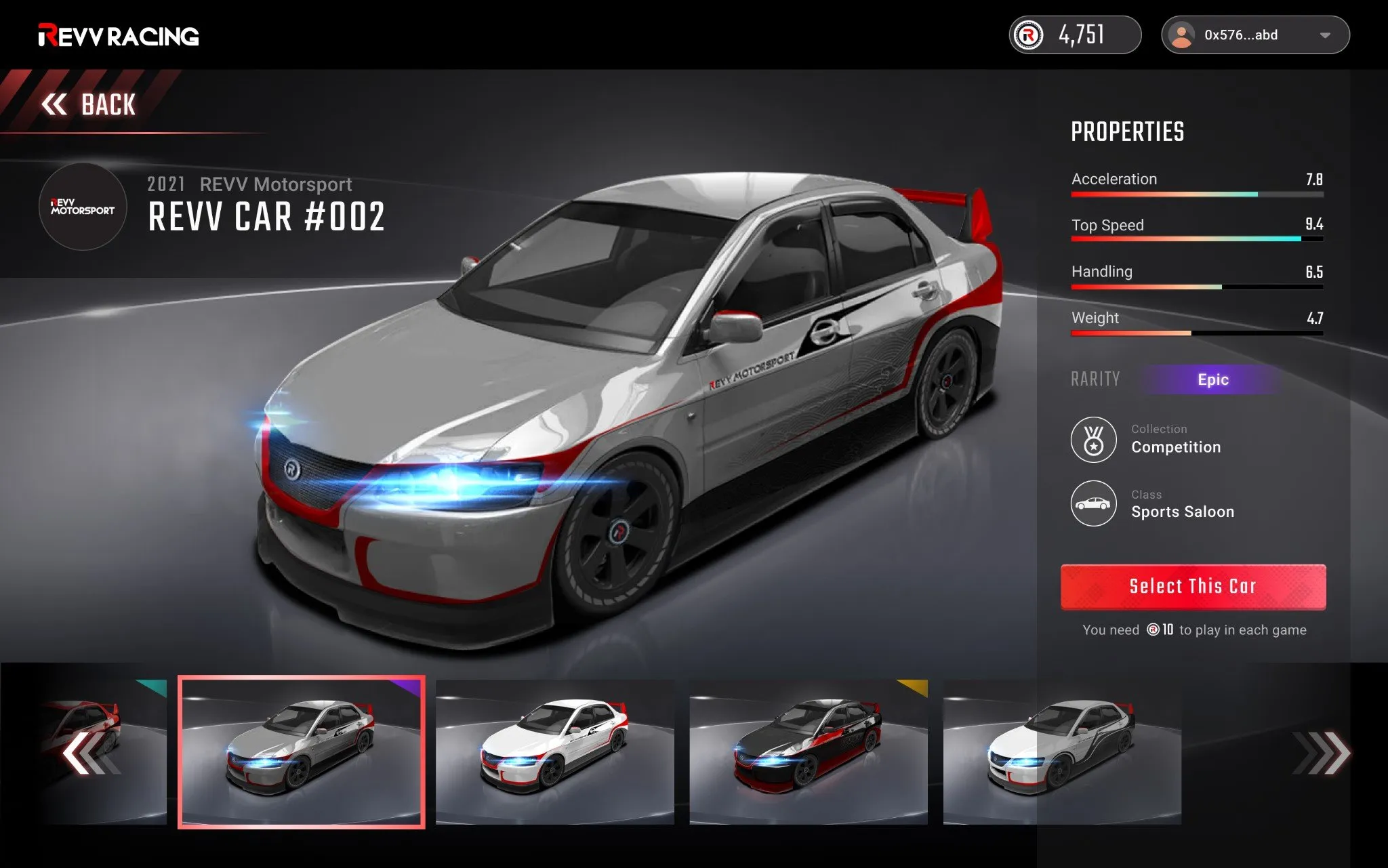Screen dimensions: 1388x868
Task: Click the Sports Saloon class car icon
Action: 1093,503
